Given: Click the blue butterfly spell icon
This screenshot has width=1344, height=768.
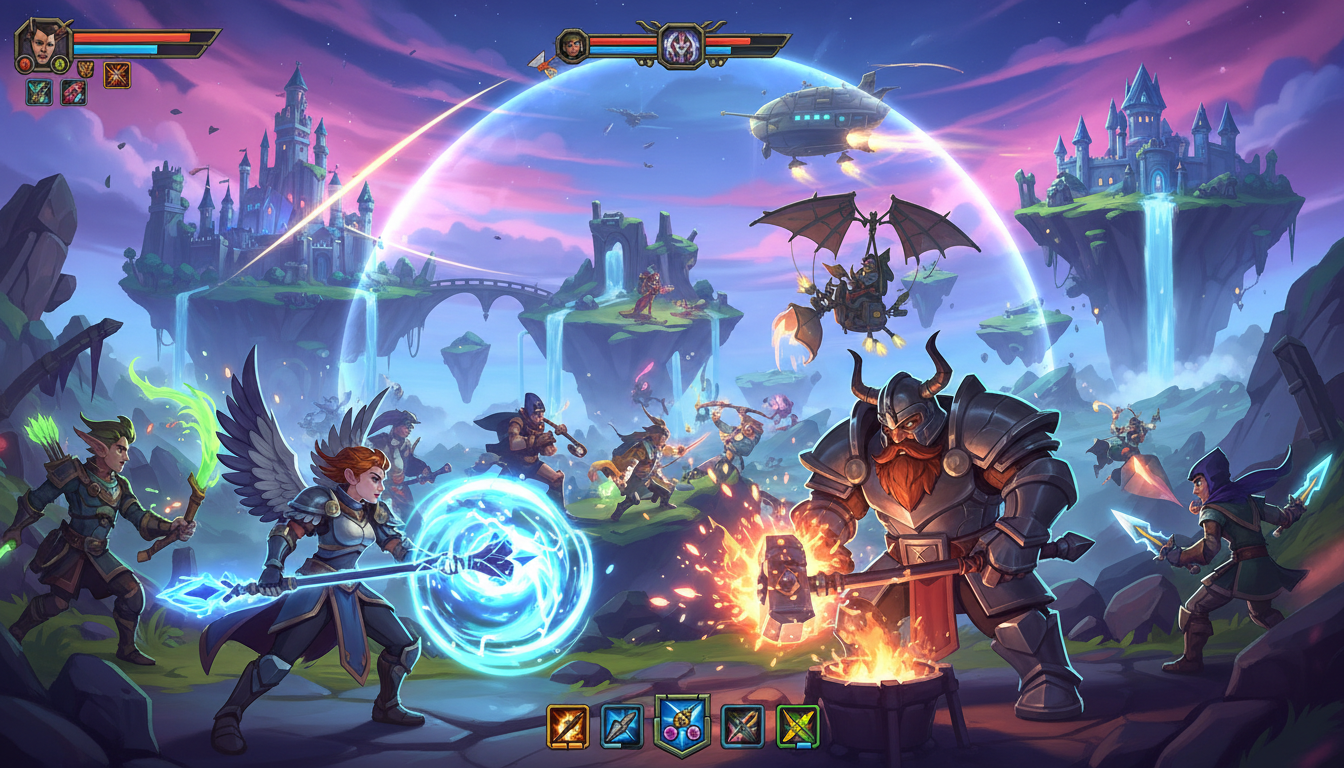Looking at the screenshot, I should pyautogui.click(x=38, y=92).
